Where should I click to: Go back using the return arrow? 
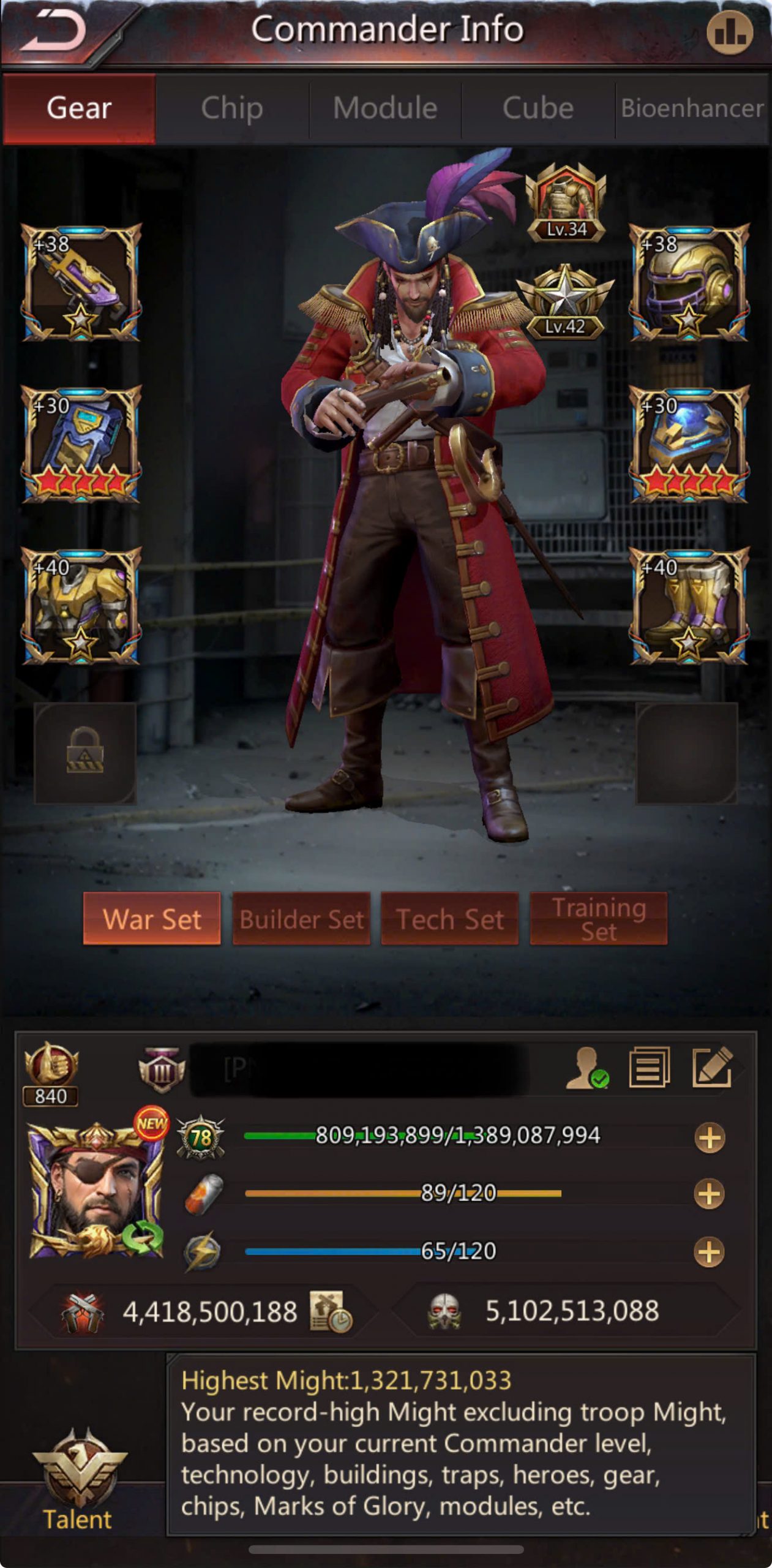coord(55,32)
